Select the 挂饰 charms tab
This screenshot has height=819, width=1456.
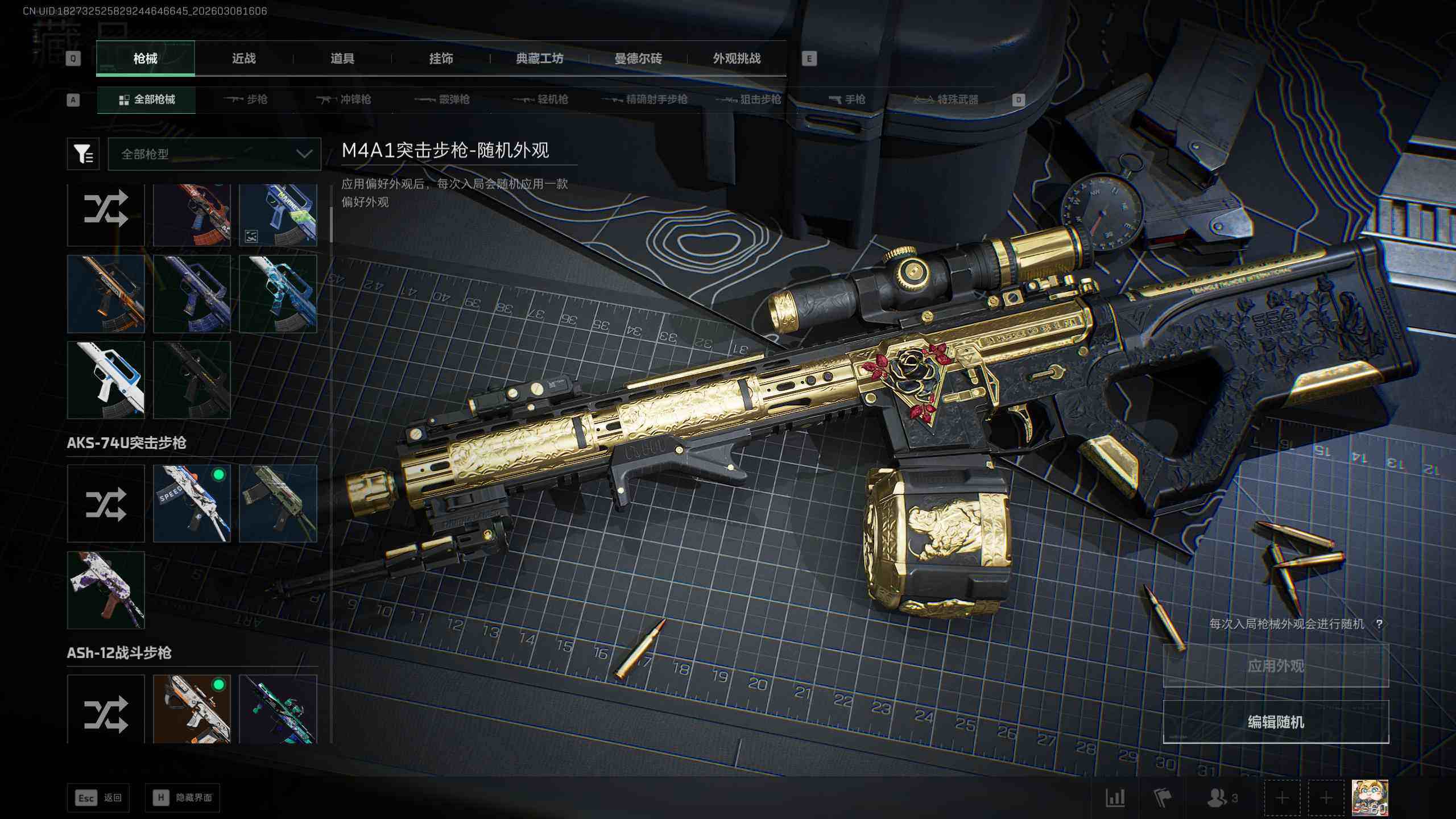point(441,59)
